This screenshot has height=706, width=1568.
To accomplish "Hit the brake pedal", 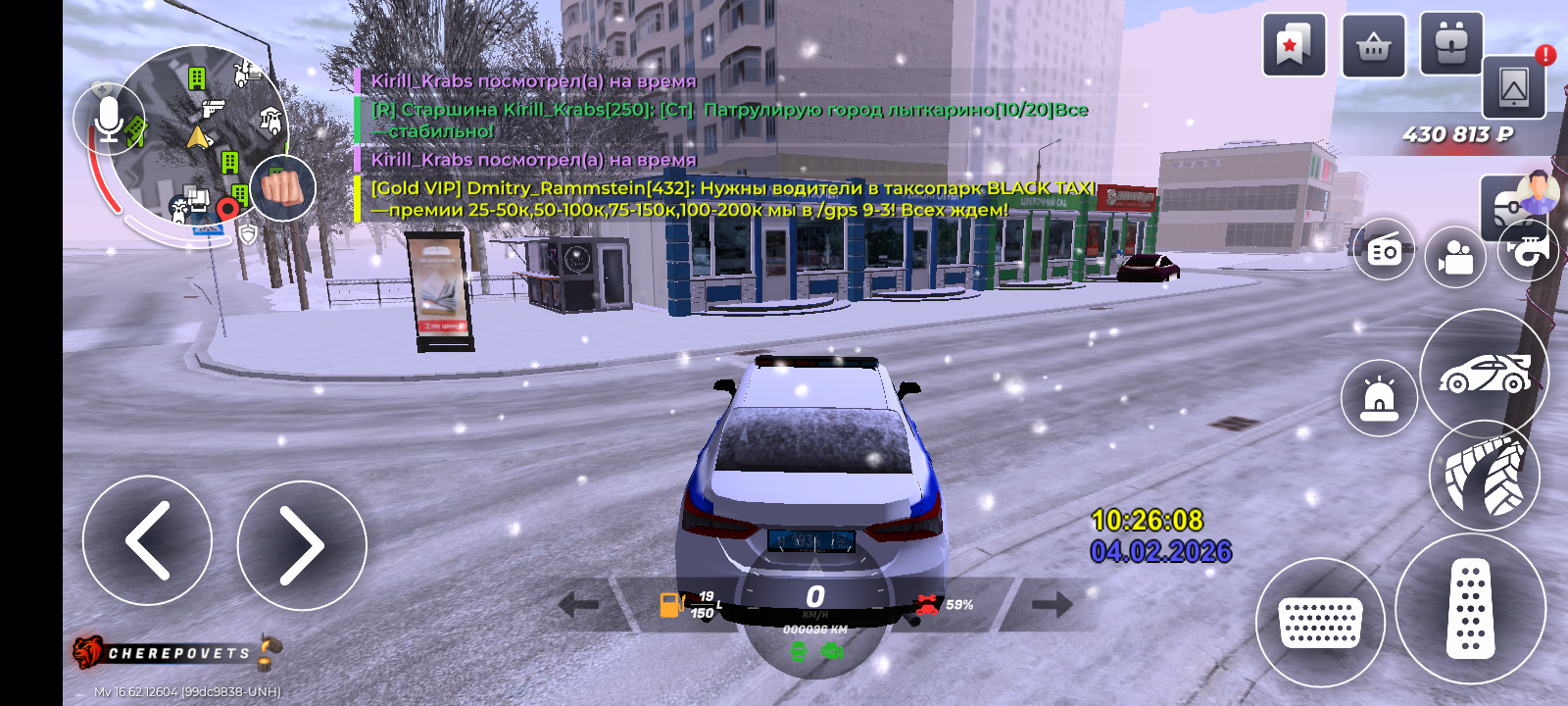I will (x=1320, y=623).
